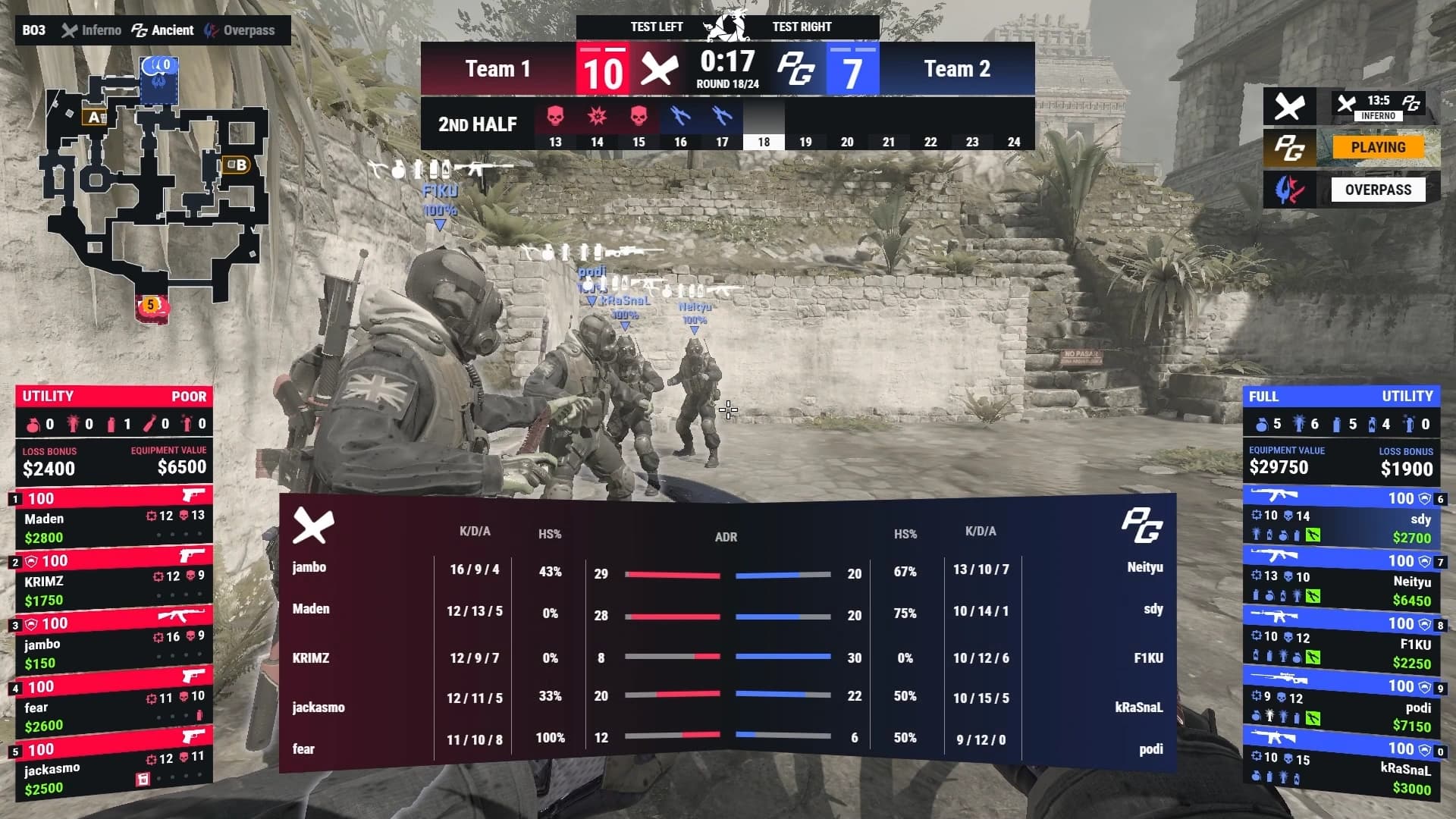Select KRIMZ's player card
Image resolution: width=1456 pixels, height=819 pixels.
(114, 581)
